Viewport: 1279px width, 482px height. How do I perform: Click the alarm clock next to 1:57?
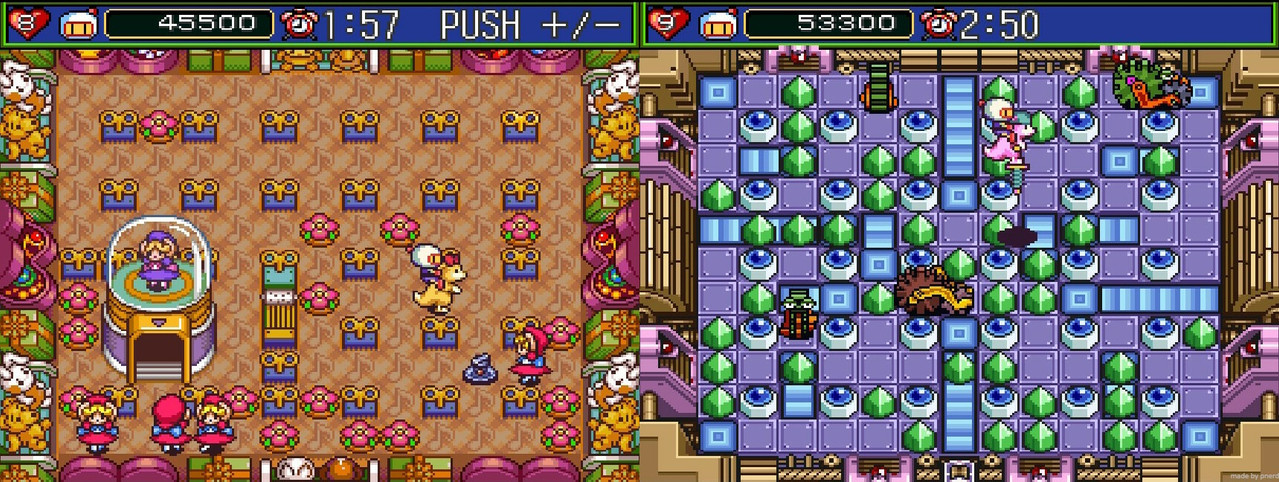298,24
